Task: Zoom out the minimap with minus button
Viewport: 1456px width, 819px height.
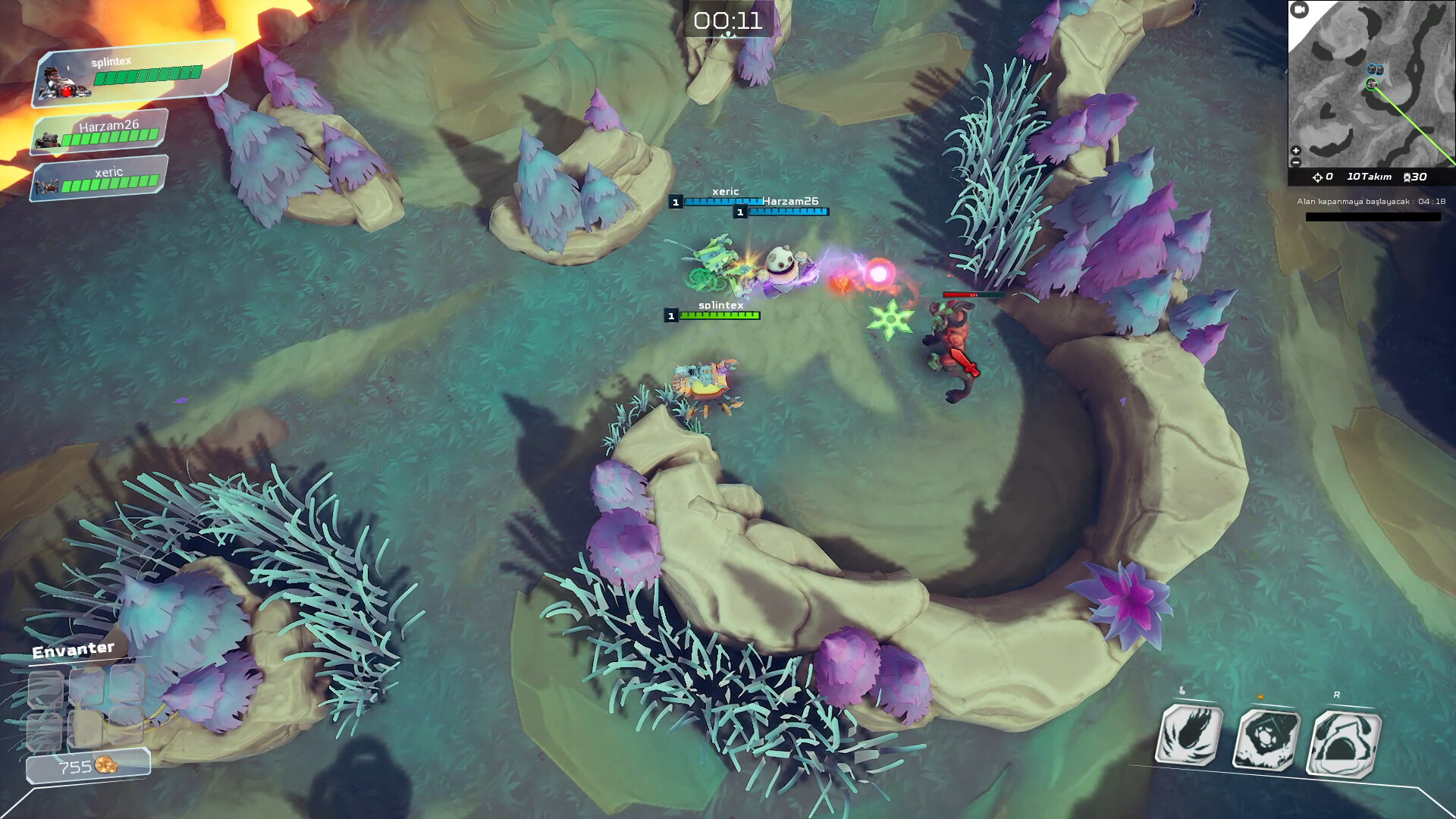Action: point(1295,162)
